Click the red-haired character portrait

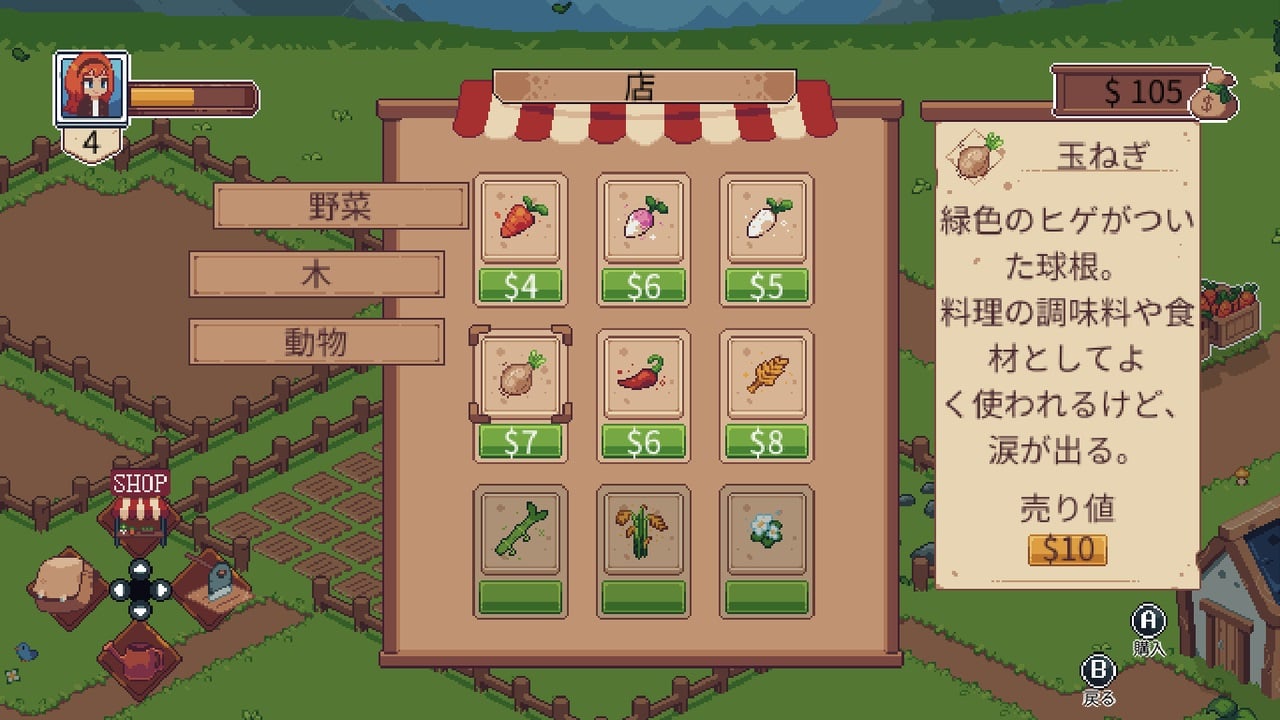[x=91, y=86]
